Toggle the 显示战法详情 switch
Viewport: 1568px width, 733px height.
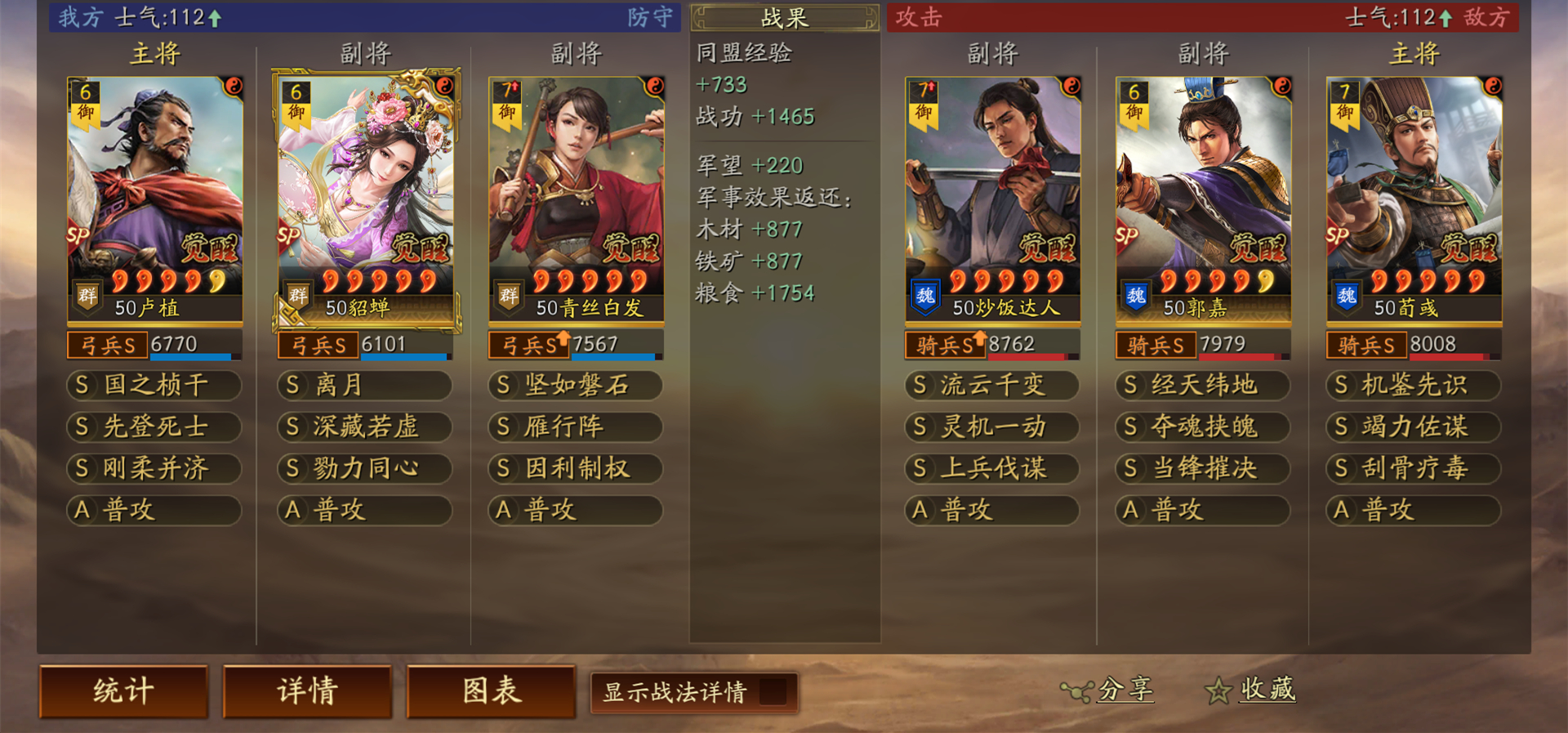tap(770, 692)
